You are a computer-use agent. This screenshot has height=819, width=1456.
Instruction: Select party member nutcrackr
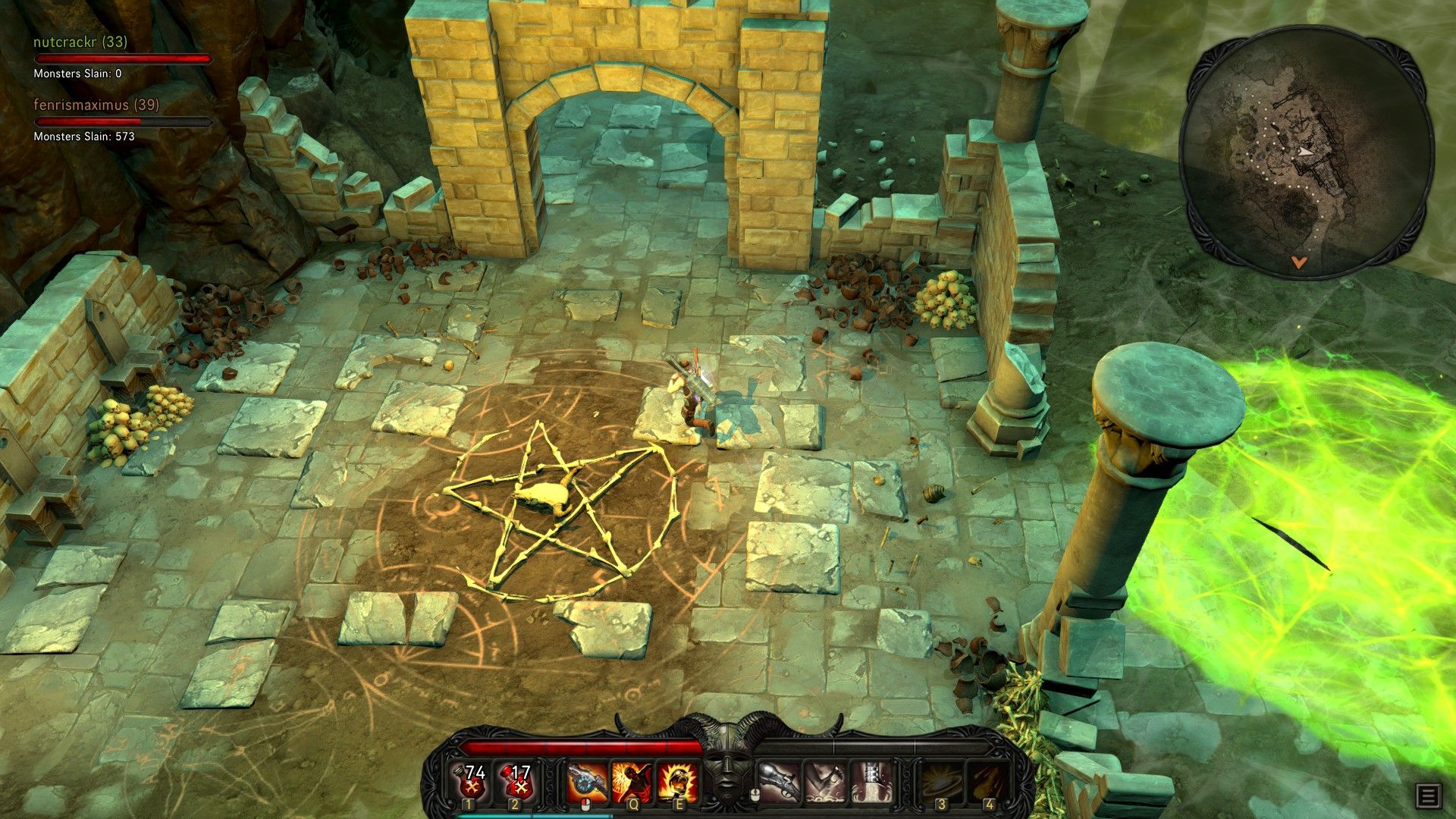point(80,42)
